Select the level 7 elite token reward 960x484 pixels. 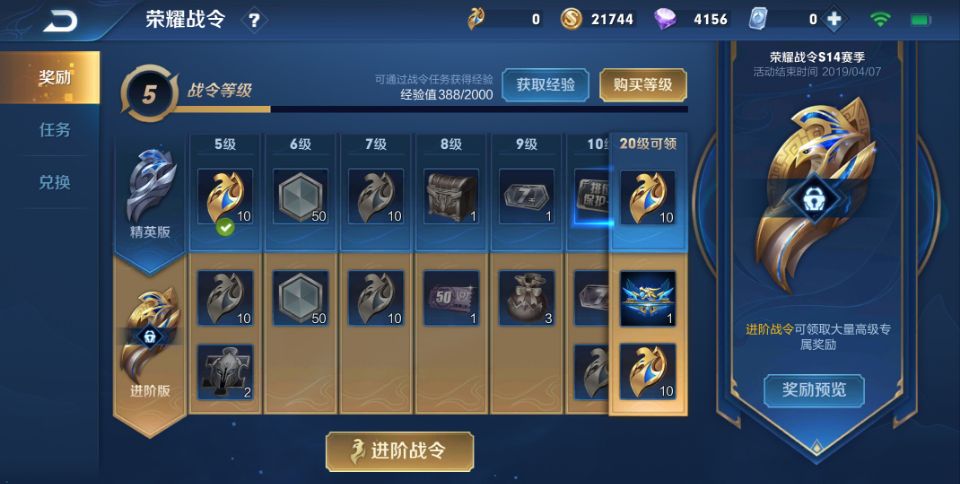[376, 197]
